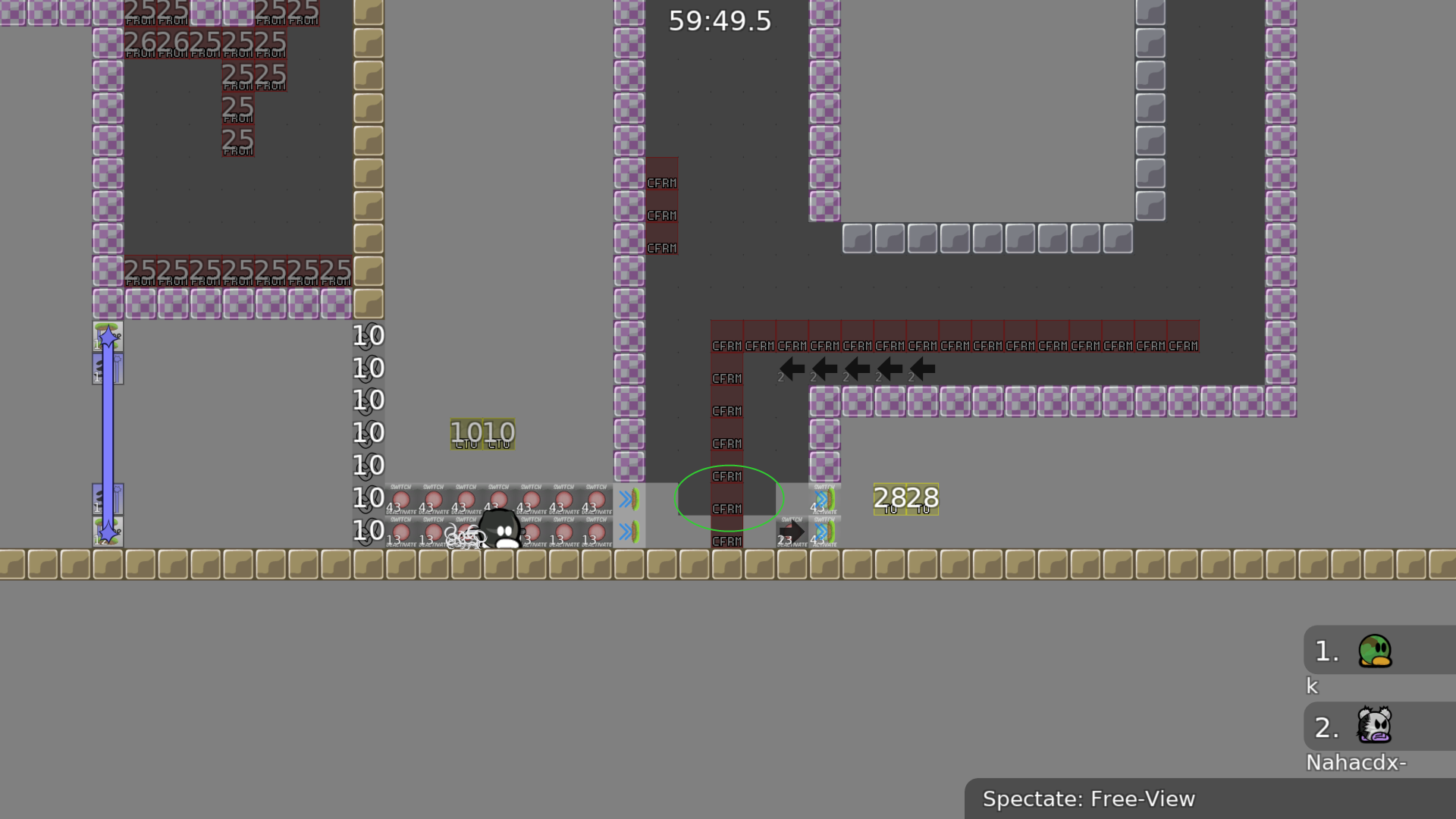The image size is (1456, 819).
Task: Click the 59:49.5 race timer
Action: pyautogui.click(x=719, y=22)
